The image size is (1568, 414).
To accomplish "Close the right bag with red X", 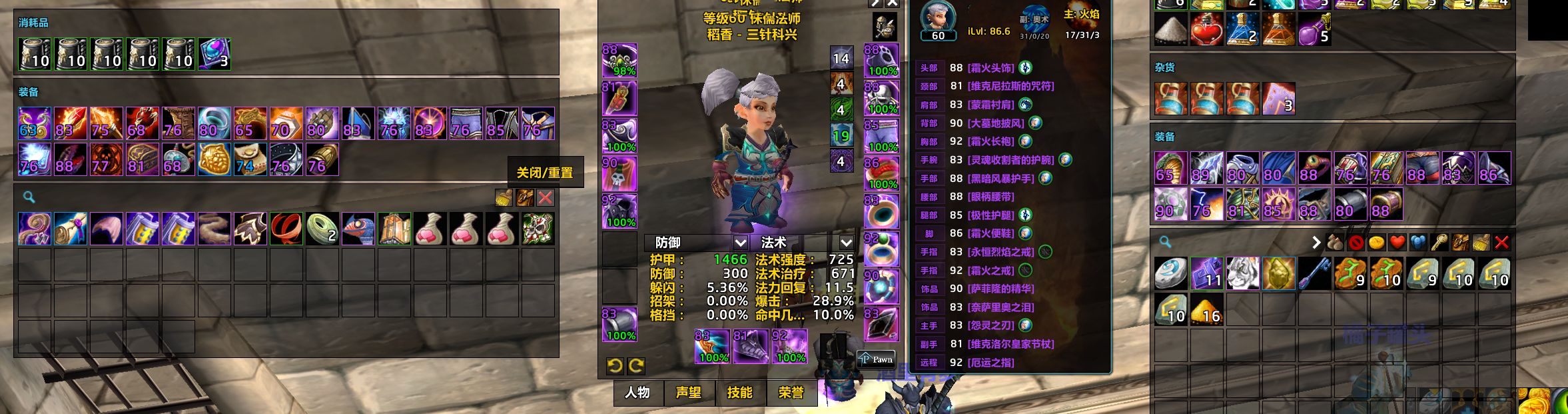I will pyautogui.click(x=1501, y=243).
